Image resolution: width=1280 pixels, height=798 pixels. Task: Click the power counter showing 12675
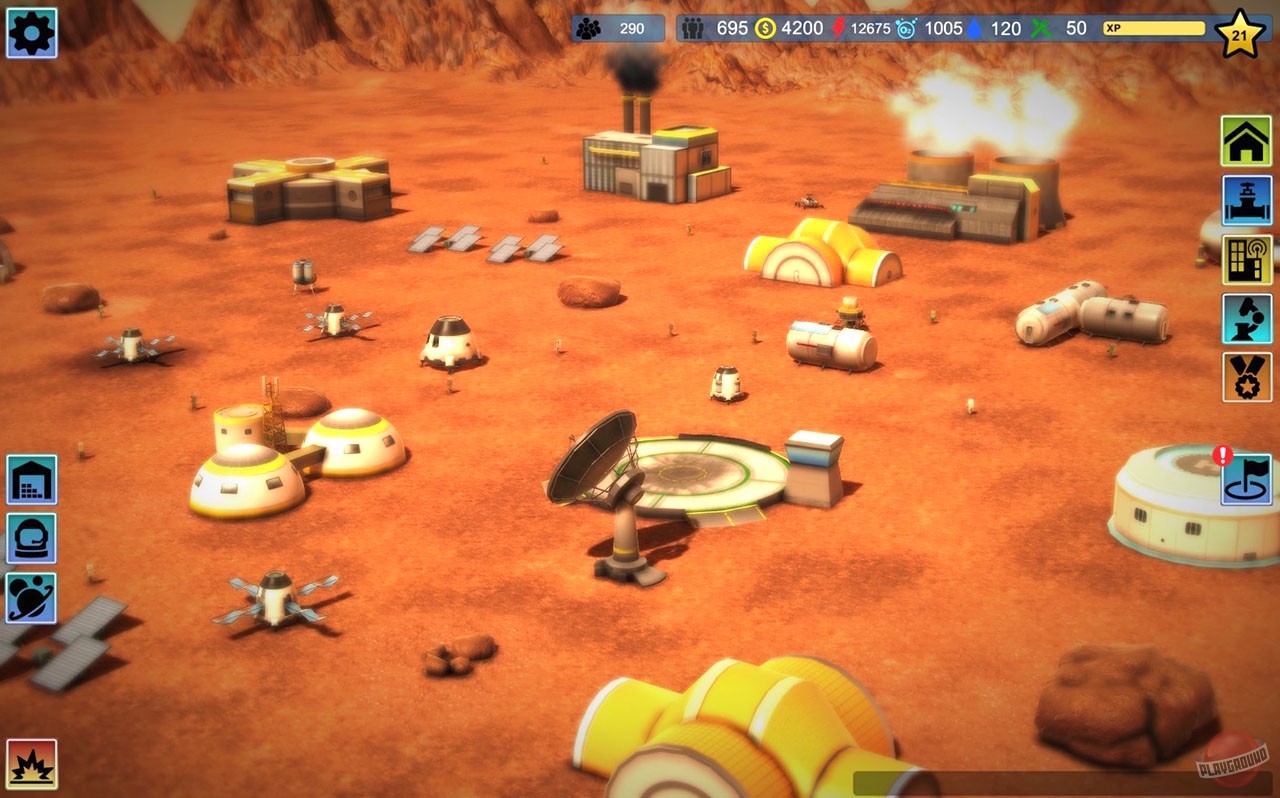(860, 28)
